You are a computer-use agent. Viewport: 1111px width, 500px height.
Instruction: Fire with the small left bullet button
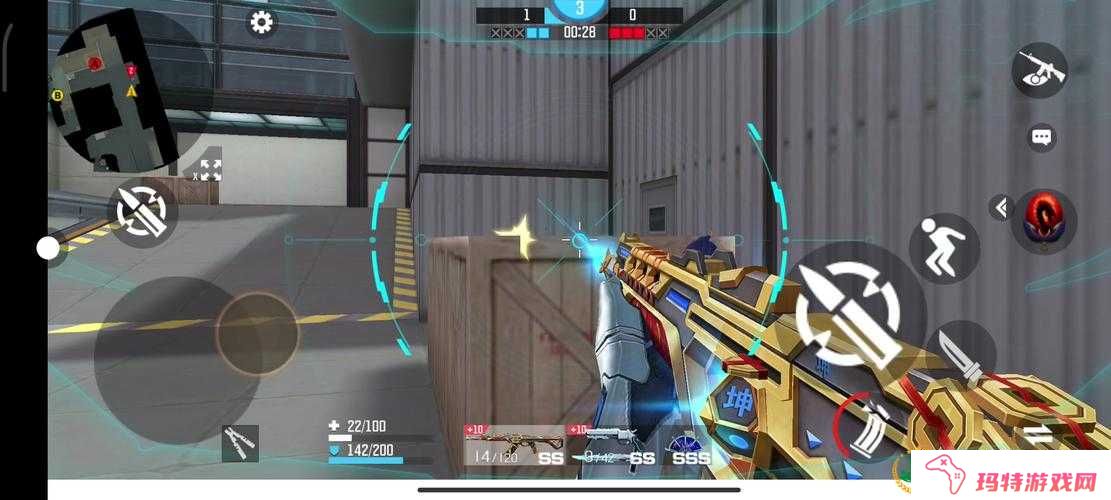point(142,211)
